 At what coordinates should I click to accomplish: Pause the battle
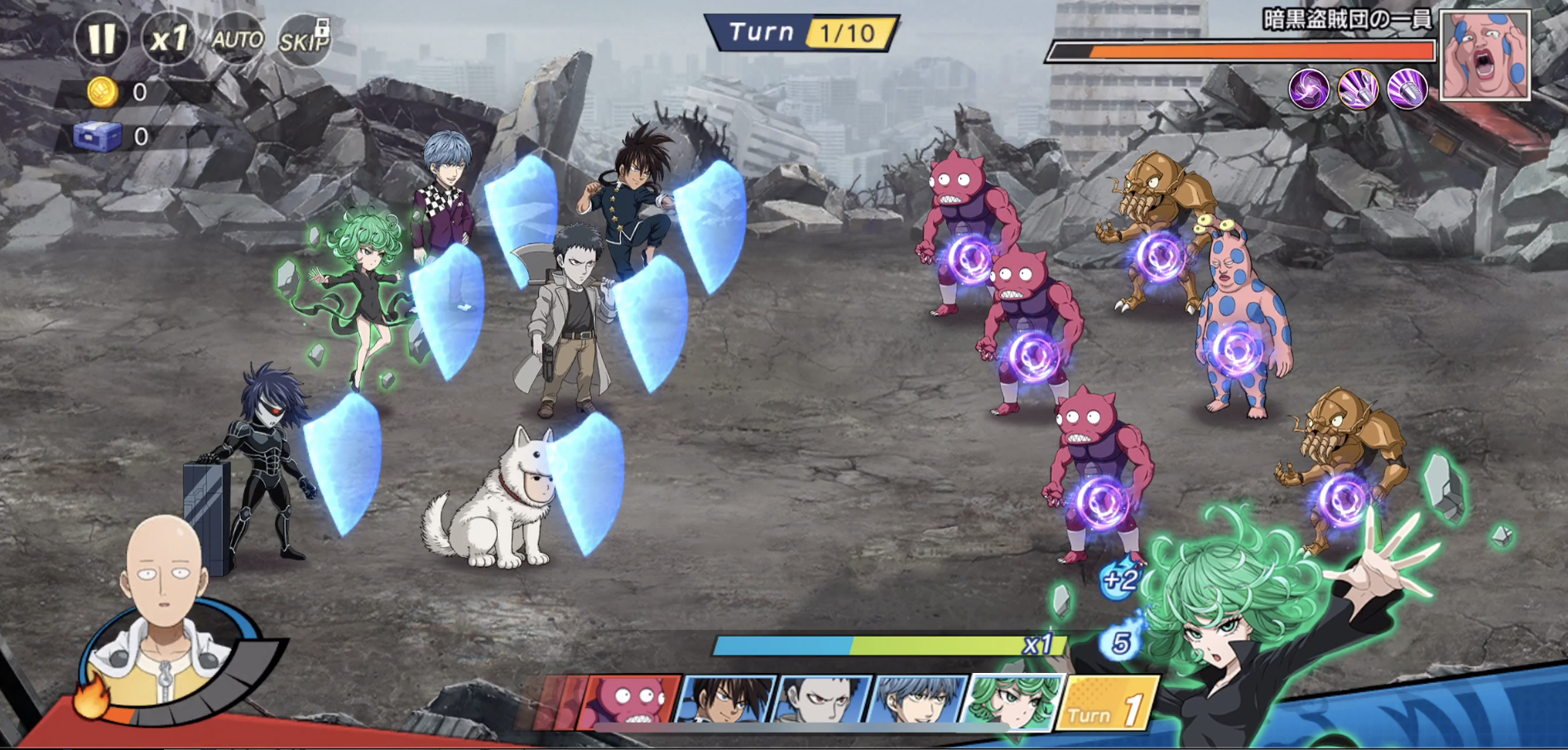(101, 38)
